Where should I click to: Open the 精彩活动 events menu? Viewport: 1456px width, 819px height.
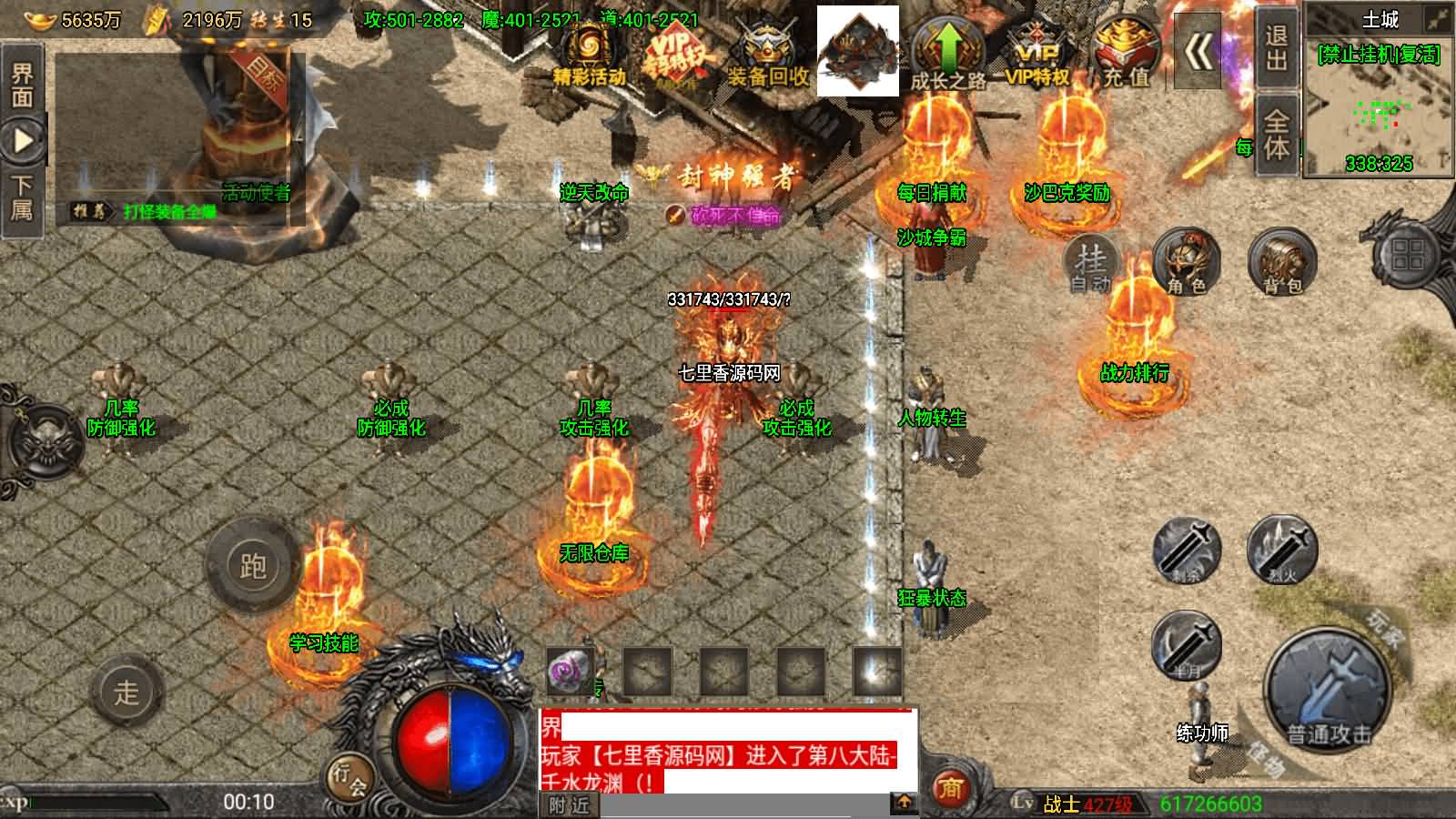coord(588,55)
